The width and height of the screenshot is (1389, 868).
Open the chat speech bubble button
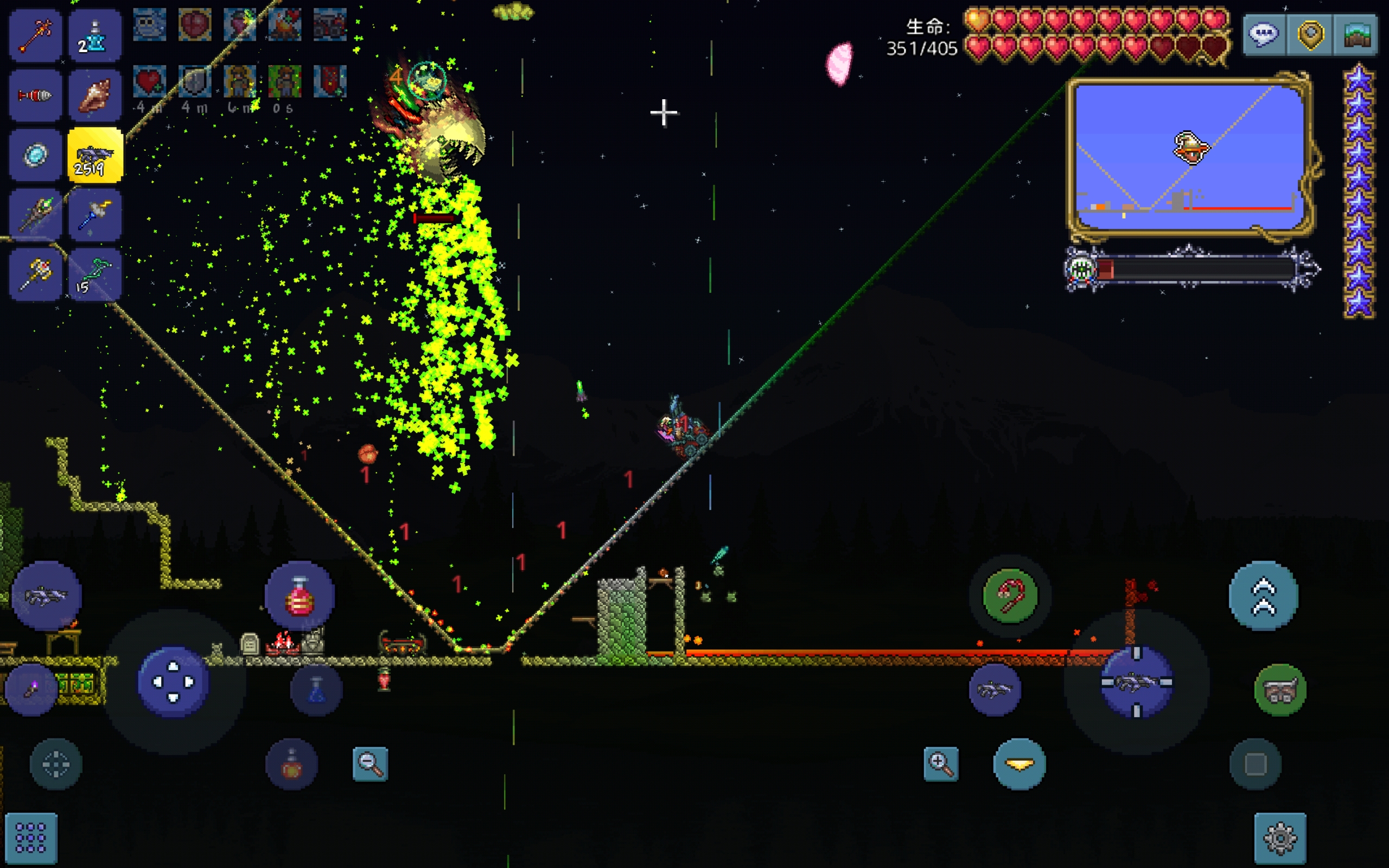tap(1264, 34)
